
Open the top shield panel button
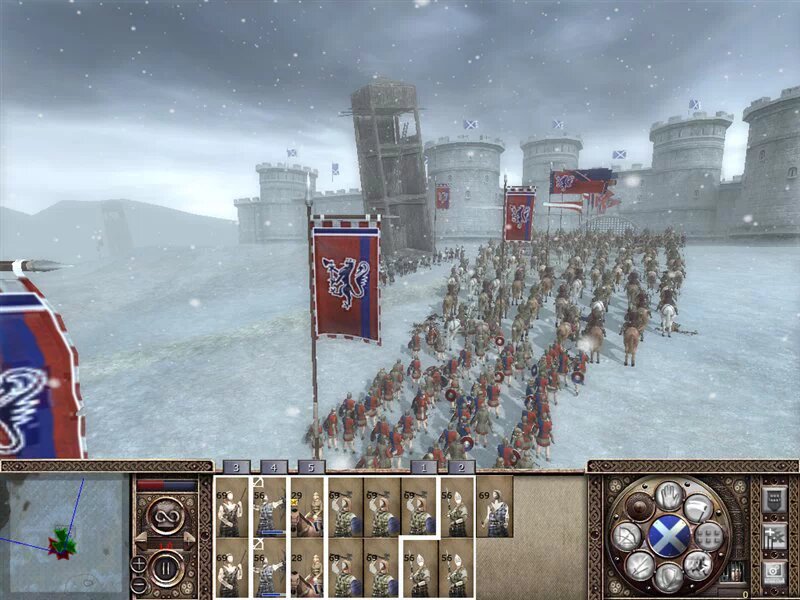click(773, 500)
